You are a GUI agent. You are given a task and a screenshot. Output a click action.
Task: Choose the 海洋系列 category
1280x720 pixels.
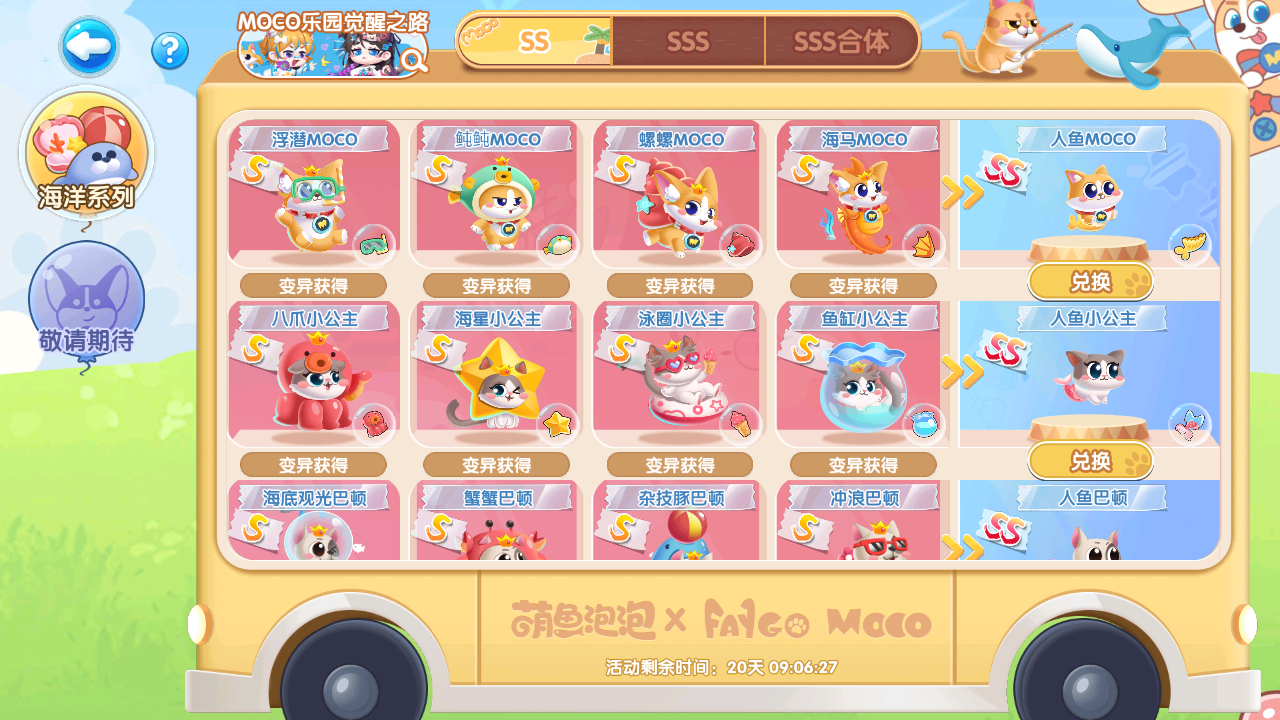pos(87,153)
